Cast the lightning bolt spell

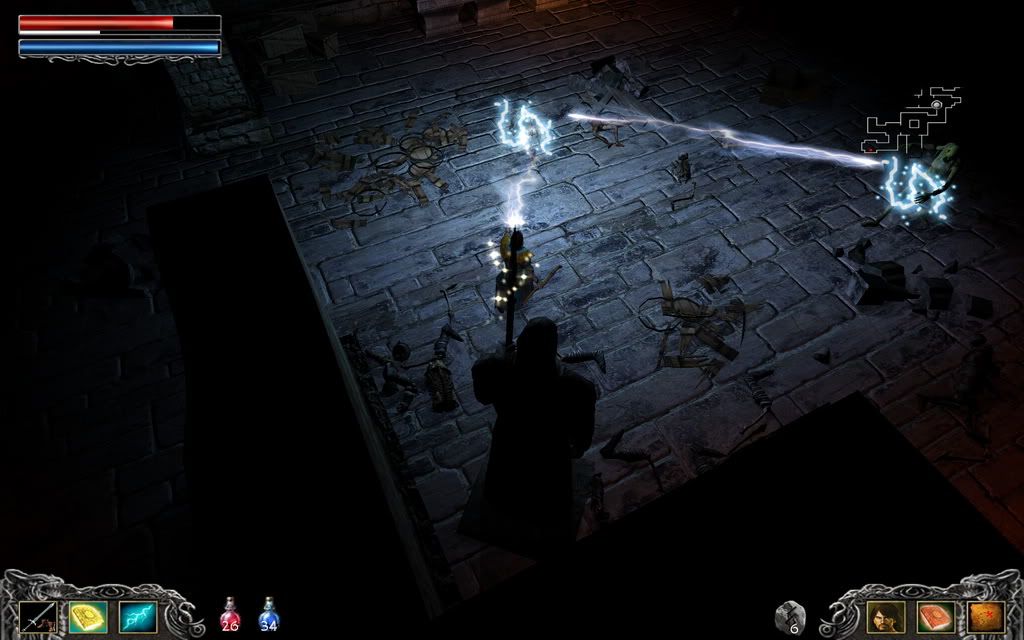pyautogui.click(x=138, y=617)
